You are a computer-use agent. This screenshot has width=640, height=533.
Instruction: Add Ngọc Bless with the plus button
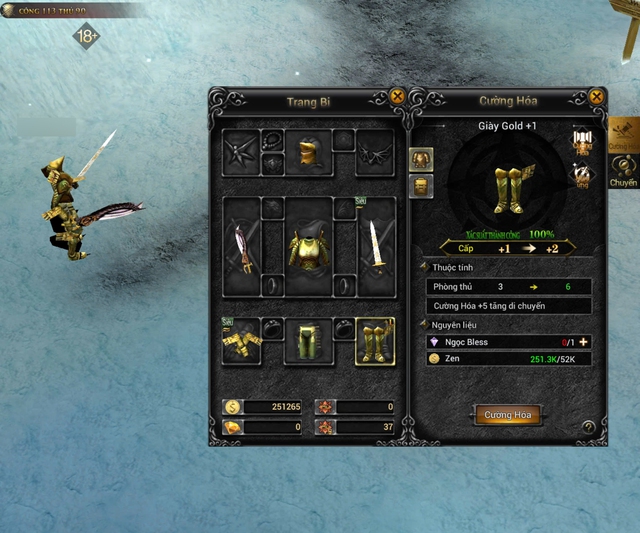(583, 342)
